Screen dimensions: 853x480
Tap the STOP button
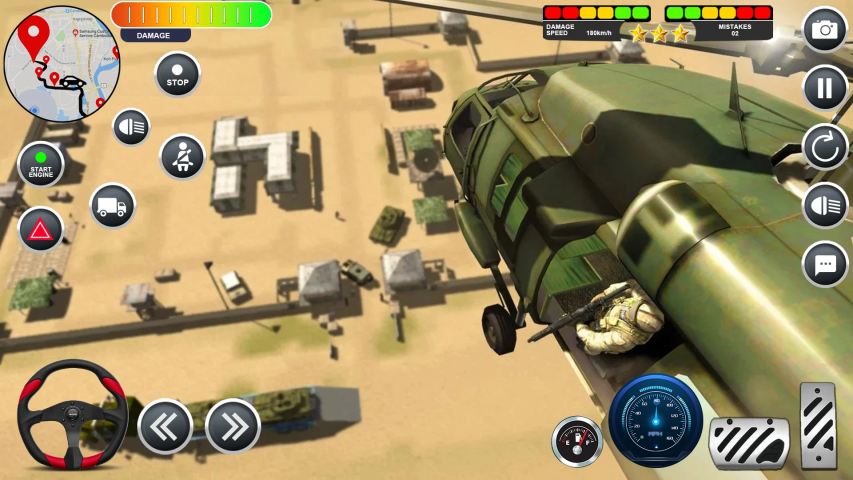(x=177, y=75)
